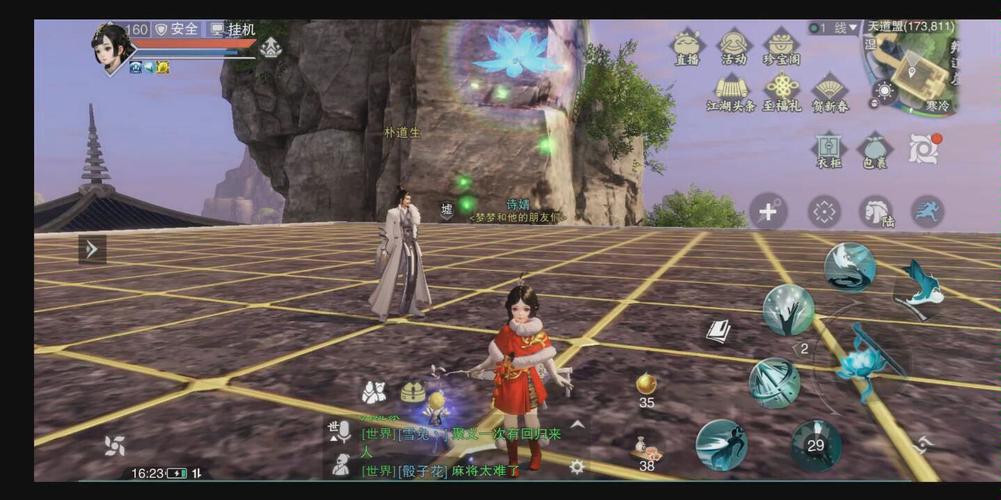The width and height of the screenshot is (1001, 500).
Task: Toggle the running sprint icon
Action: tap(927, 211)
